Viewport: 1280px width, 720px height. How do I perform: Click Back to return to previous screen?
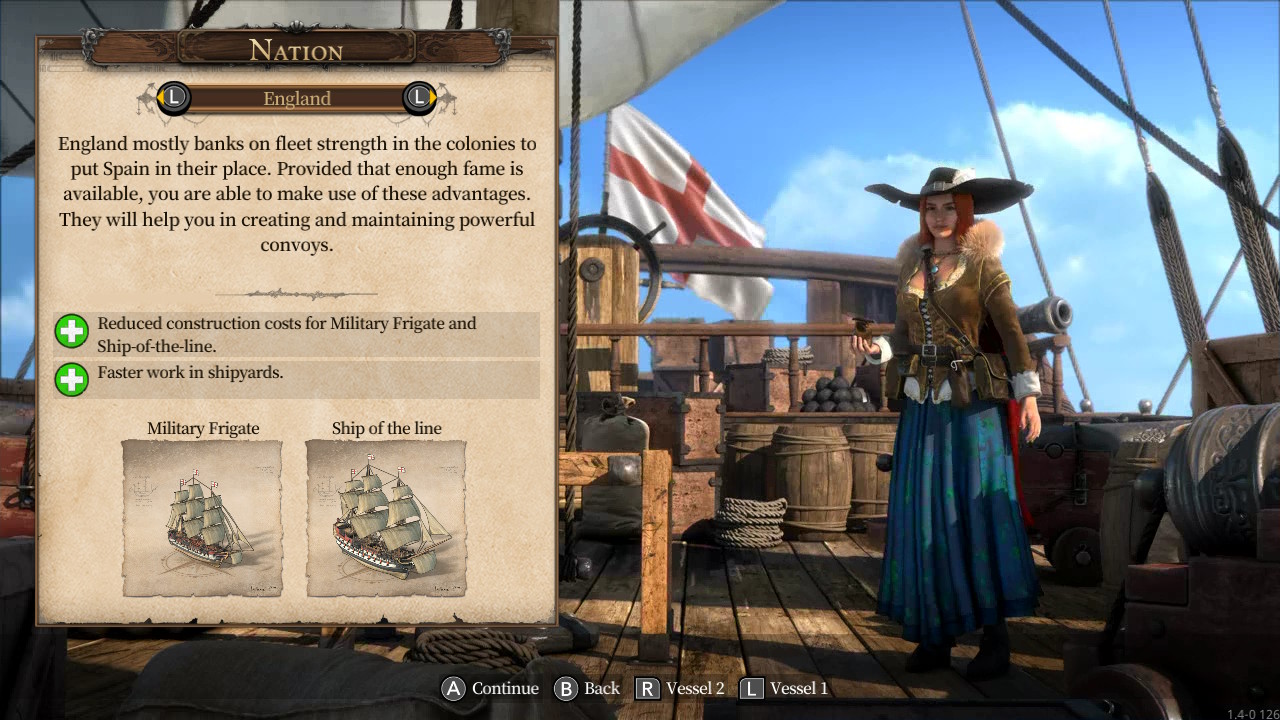click(x=600, y=688)
